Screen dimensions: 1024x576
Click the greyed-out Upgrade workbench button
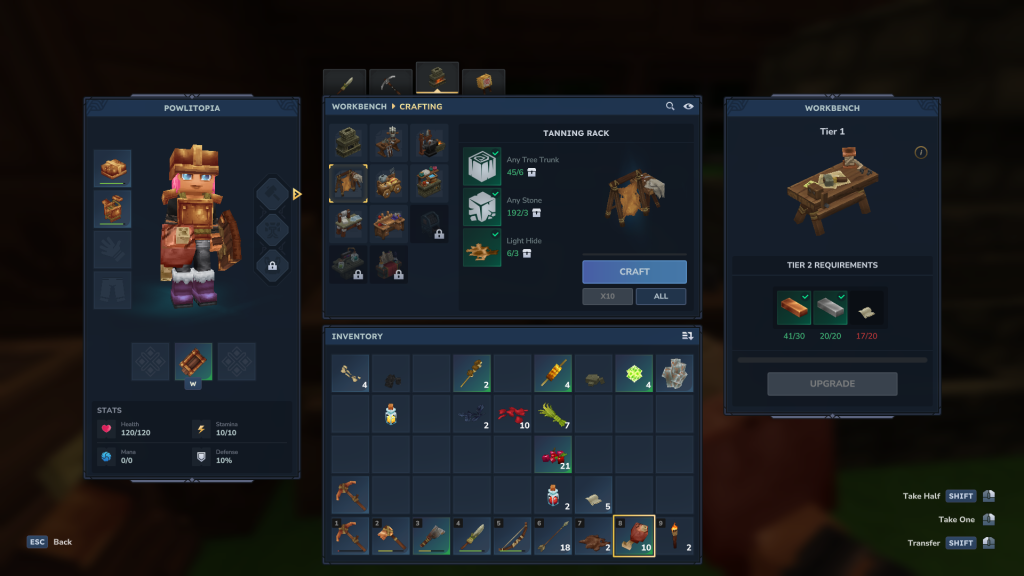tap(832, 384)
